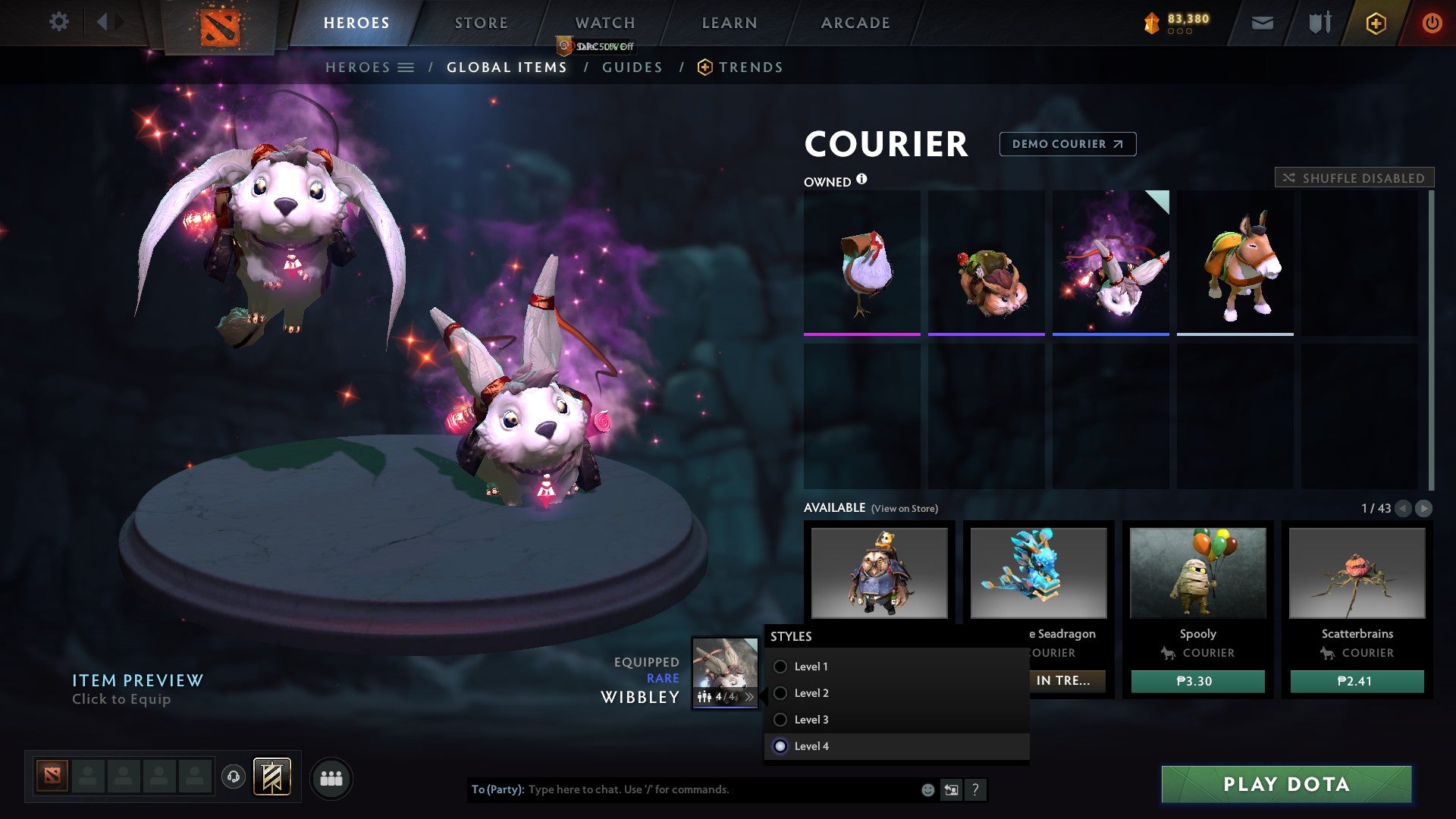Expand the Heroes hamburger menu
Viewport: 1456px width, 819px height.
coord(407,67)
